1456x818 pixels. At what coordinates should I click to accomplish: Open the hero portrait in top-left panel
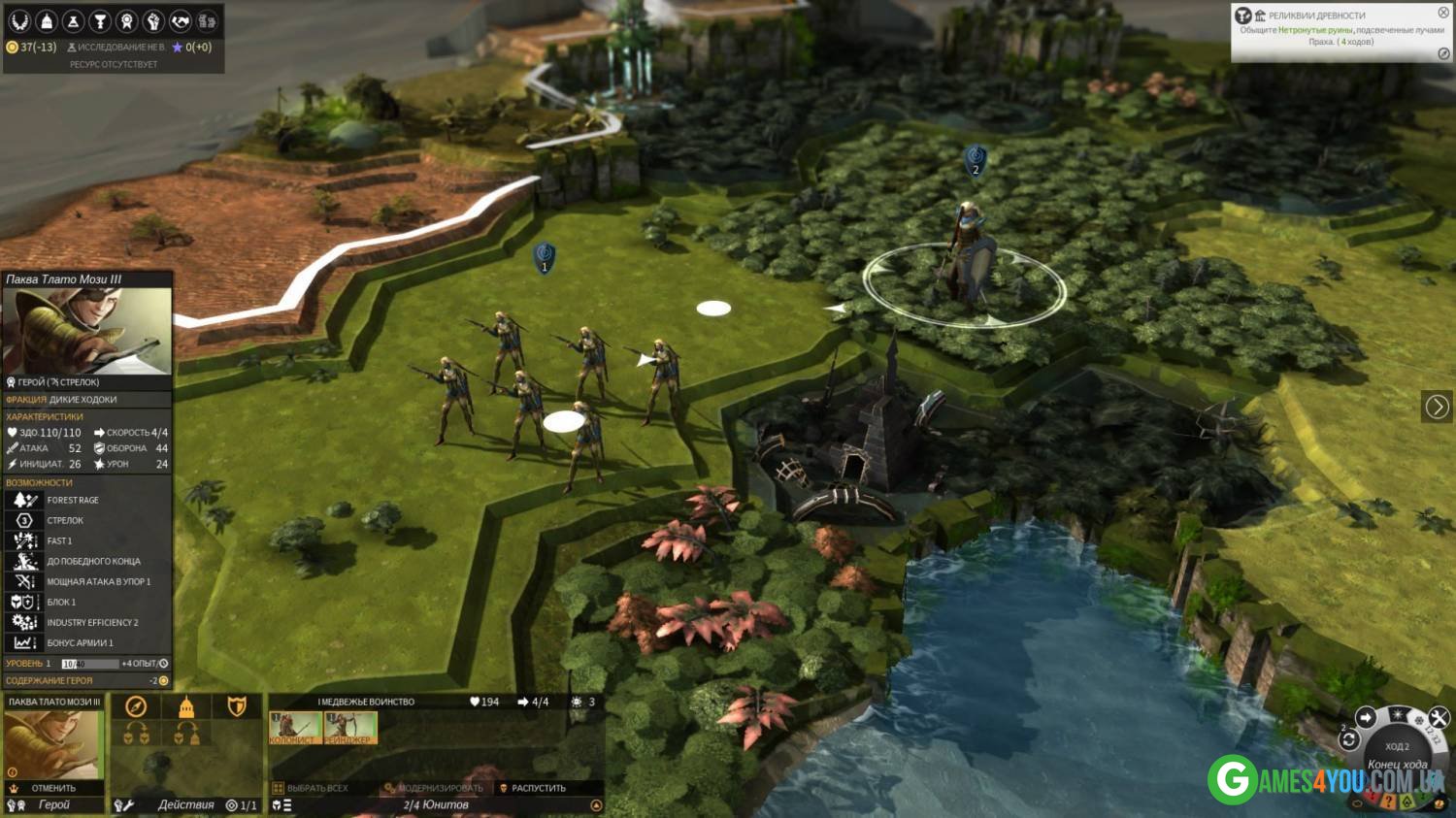[87, 331]
